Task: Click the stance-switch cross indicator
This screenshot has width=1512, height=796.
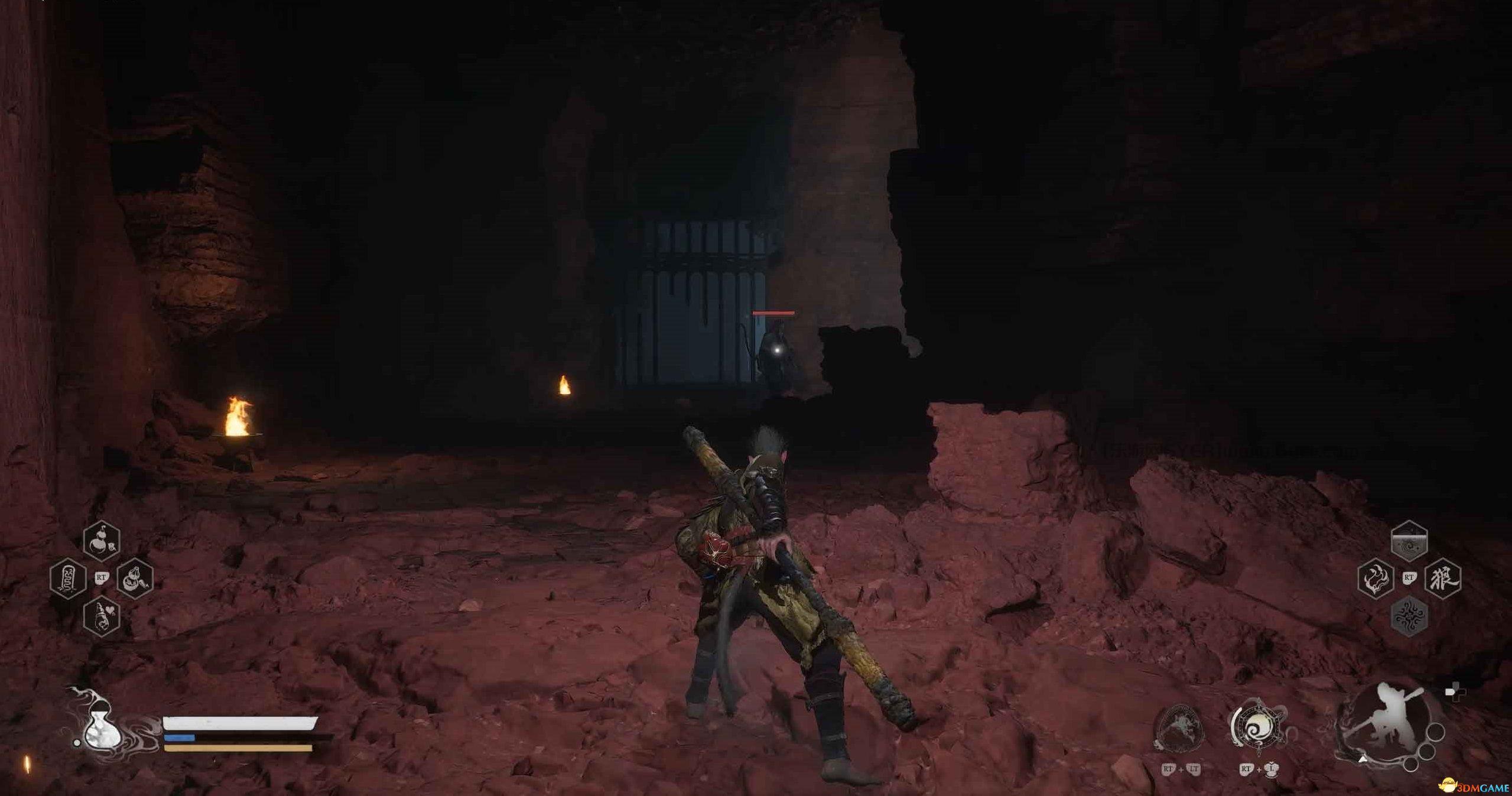Action: pos(1455,691)
